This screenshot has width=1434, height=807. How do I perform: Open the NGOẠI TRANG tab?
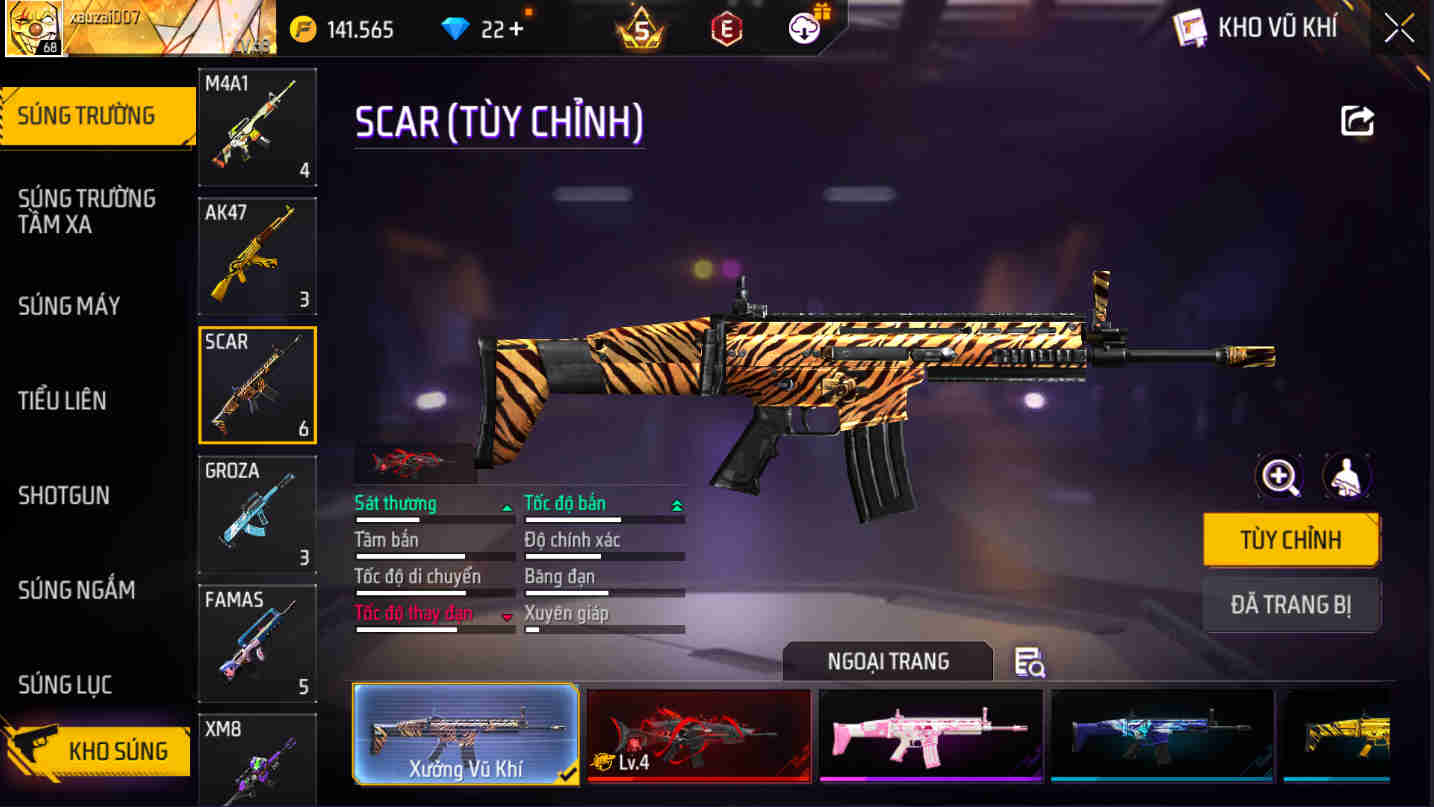[887, 661]
